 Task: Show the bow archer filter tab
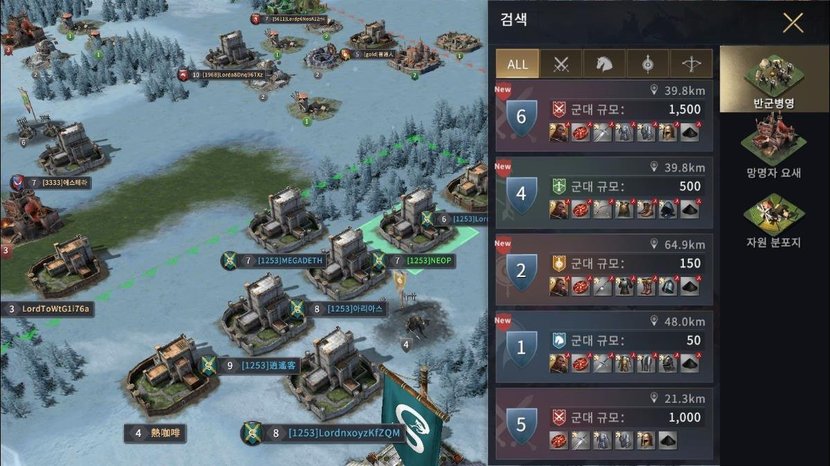[x=691, y=64]
